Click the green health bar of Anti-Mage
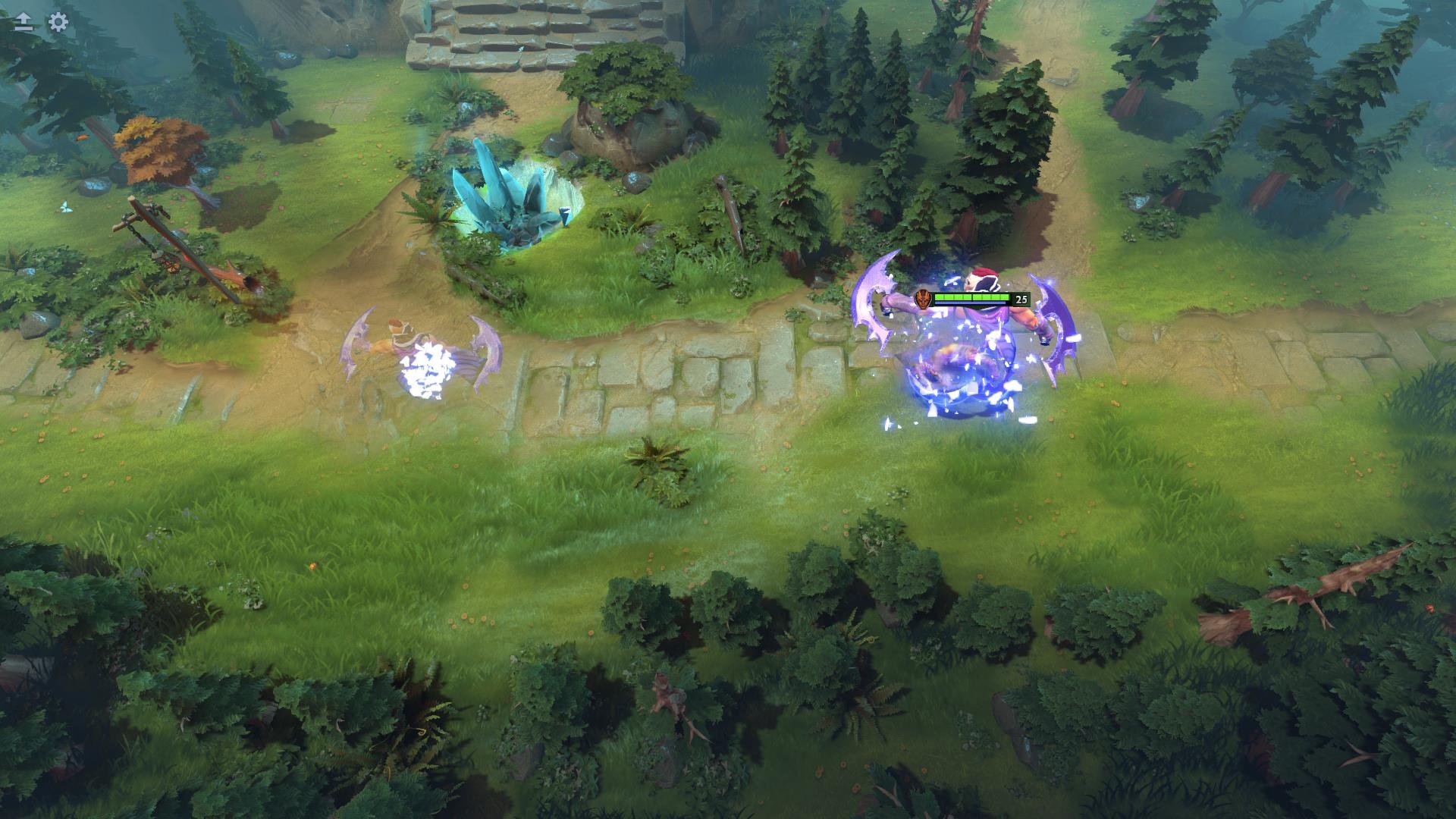The height and width of the screenshot is (819, 1456). pos(974,296)
